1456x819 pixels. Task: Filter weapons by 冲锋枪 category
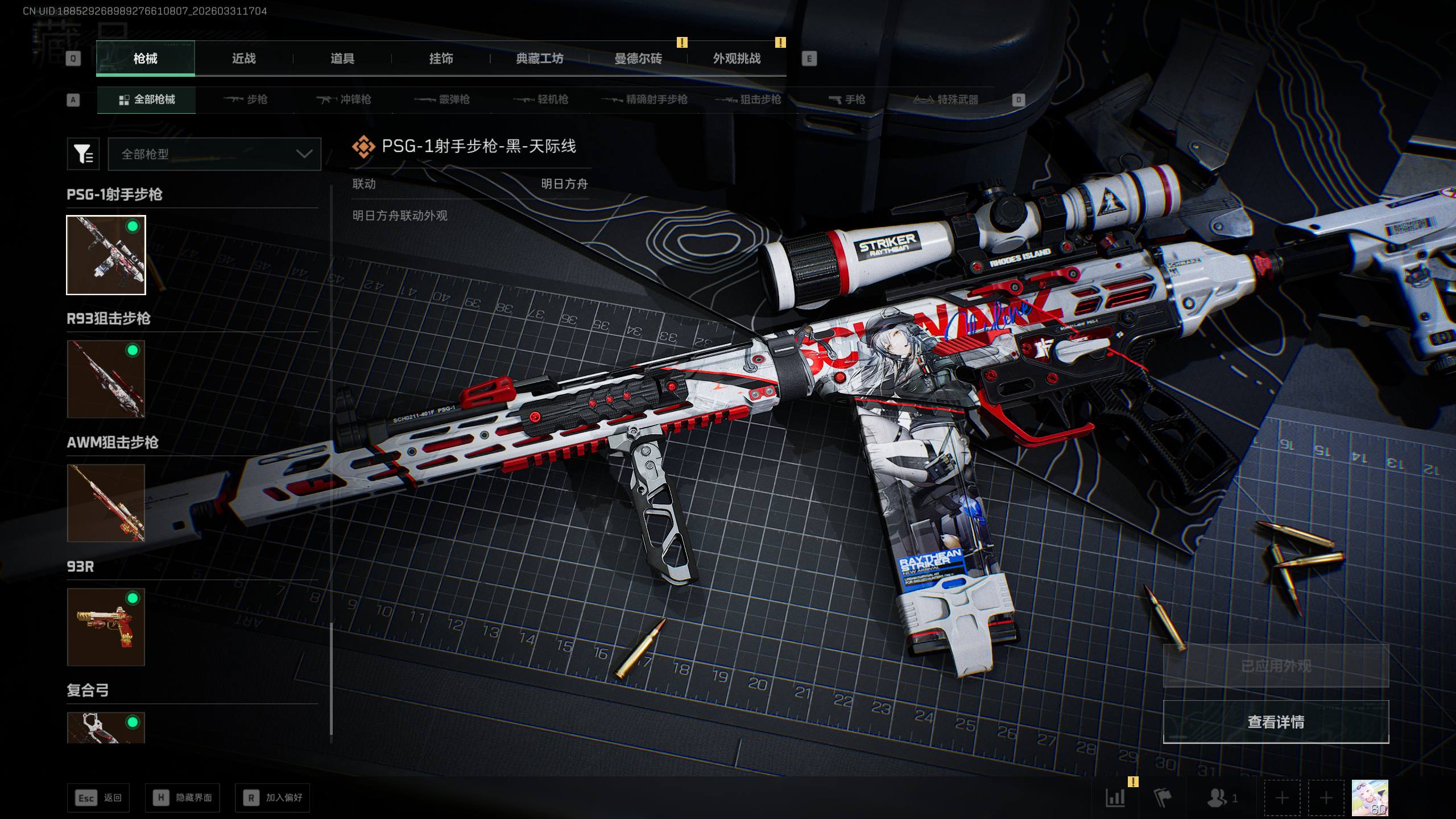(344, 100)
